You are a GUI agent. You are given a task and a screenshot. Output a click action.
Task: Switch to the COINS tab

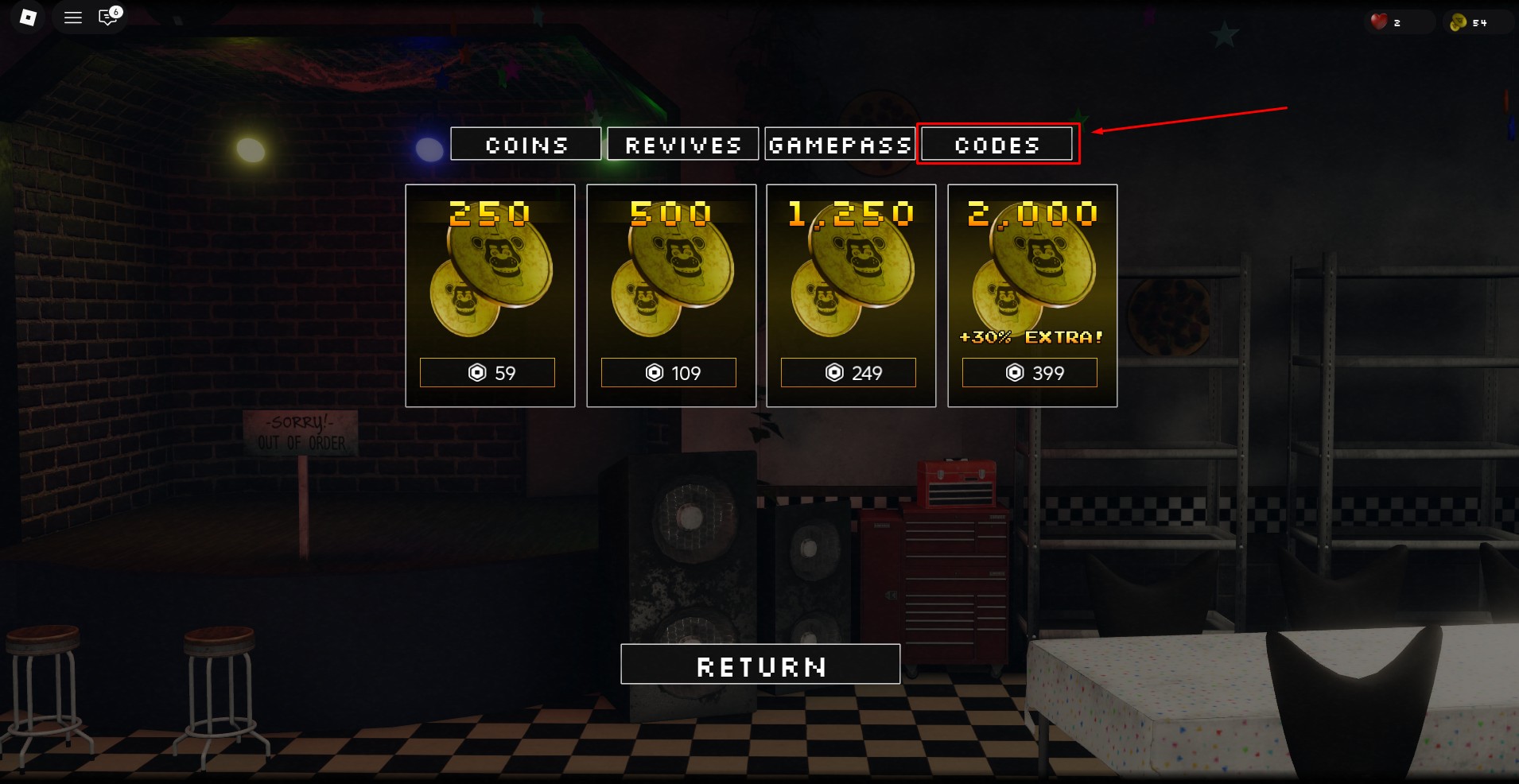pyautogui.click(x=526, y=144)
